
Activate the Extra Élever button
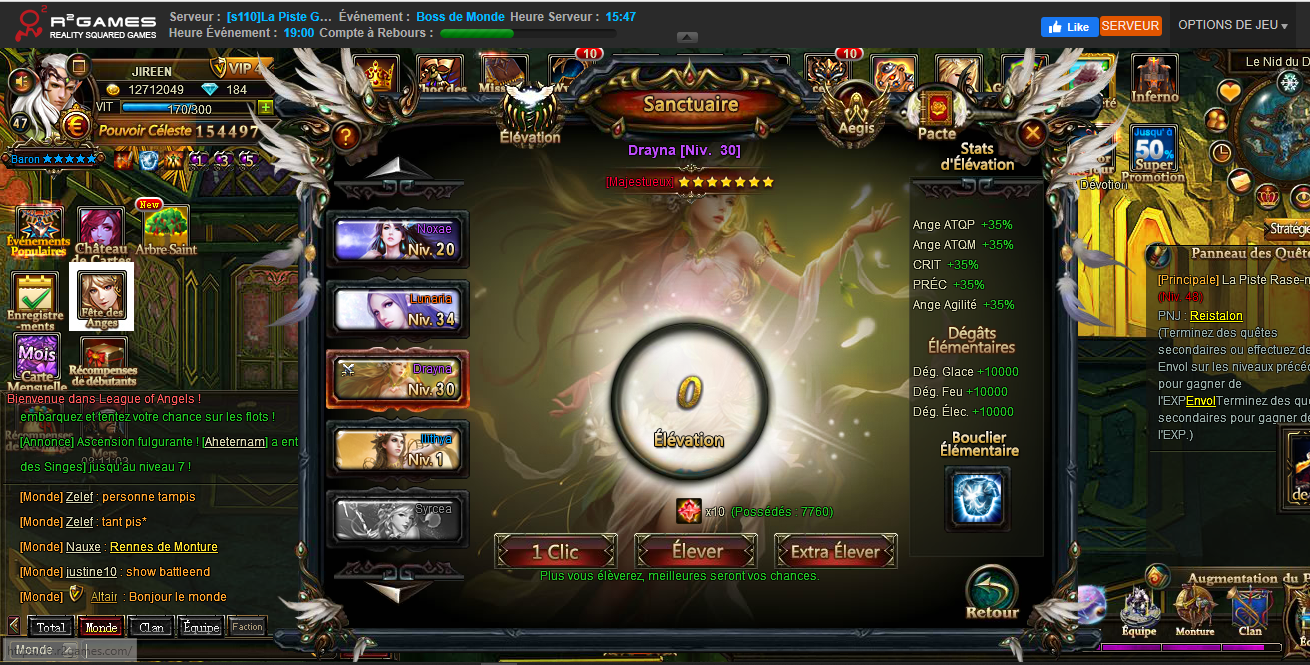(836, 551)
